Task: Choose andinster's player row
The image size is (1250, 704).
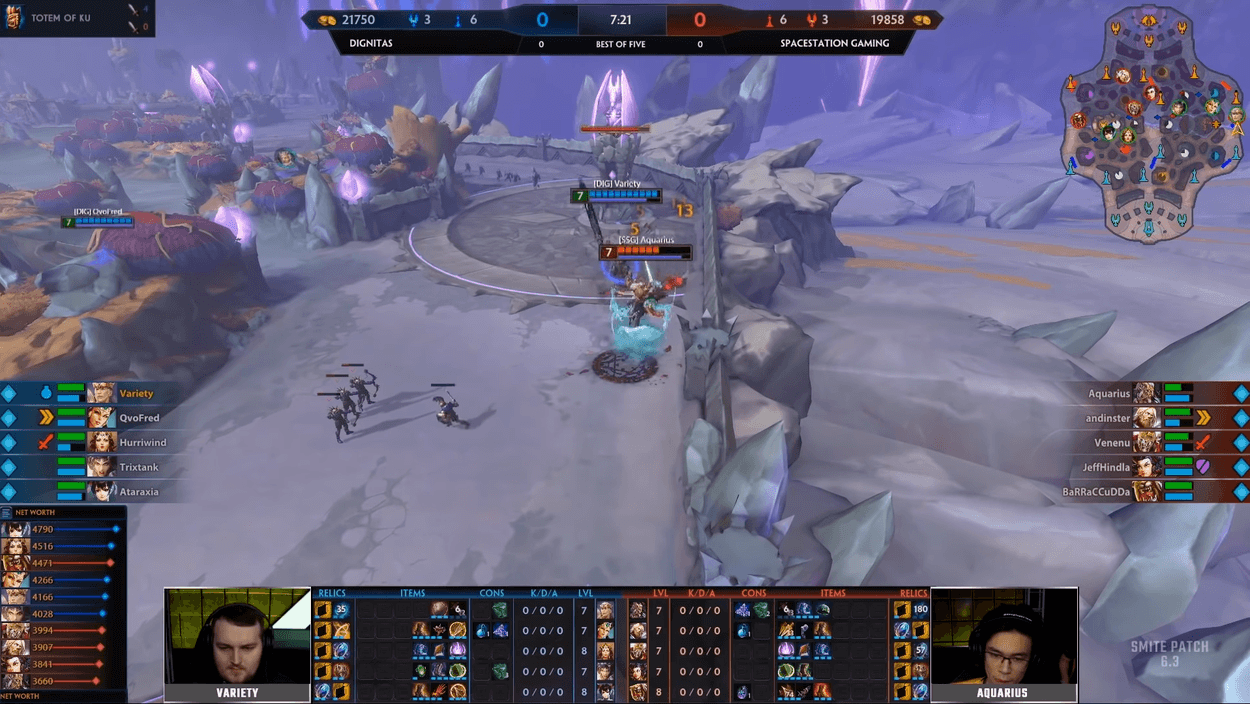Action: tap(1108, 418)
